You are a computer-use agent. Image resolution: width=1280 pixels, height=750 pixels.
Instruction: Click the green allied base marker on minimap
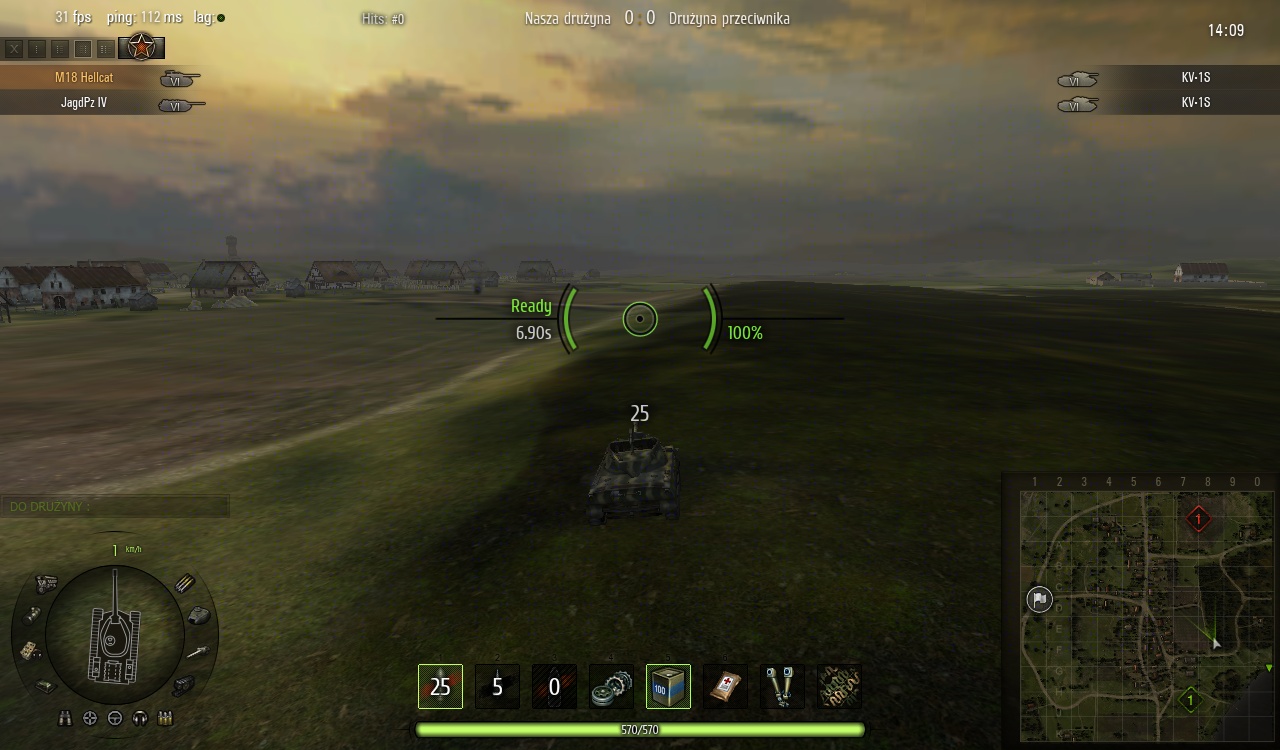1190,699
